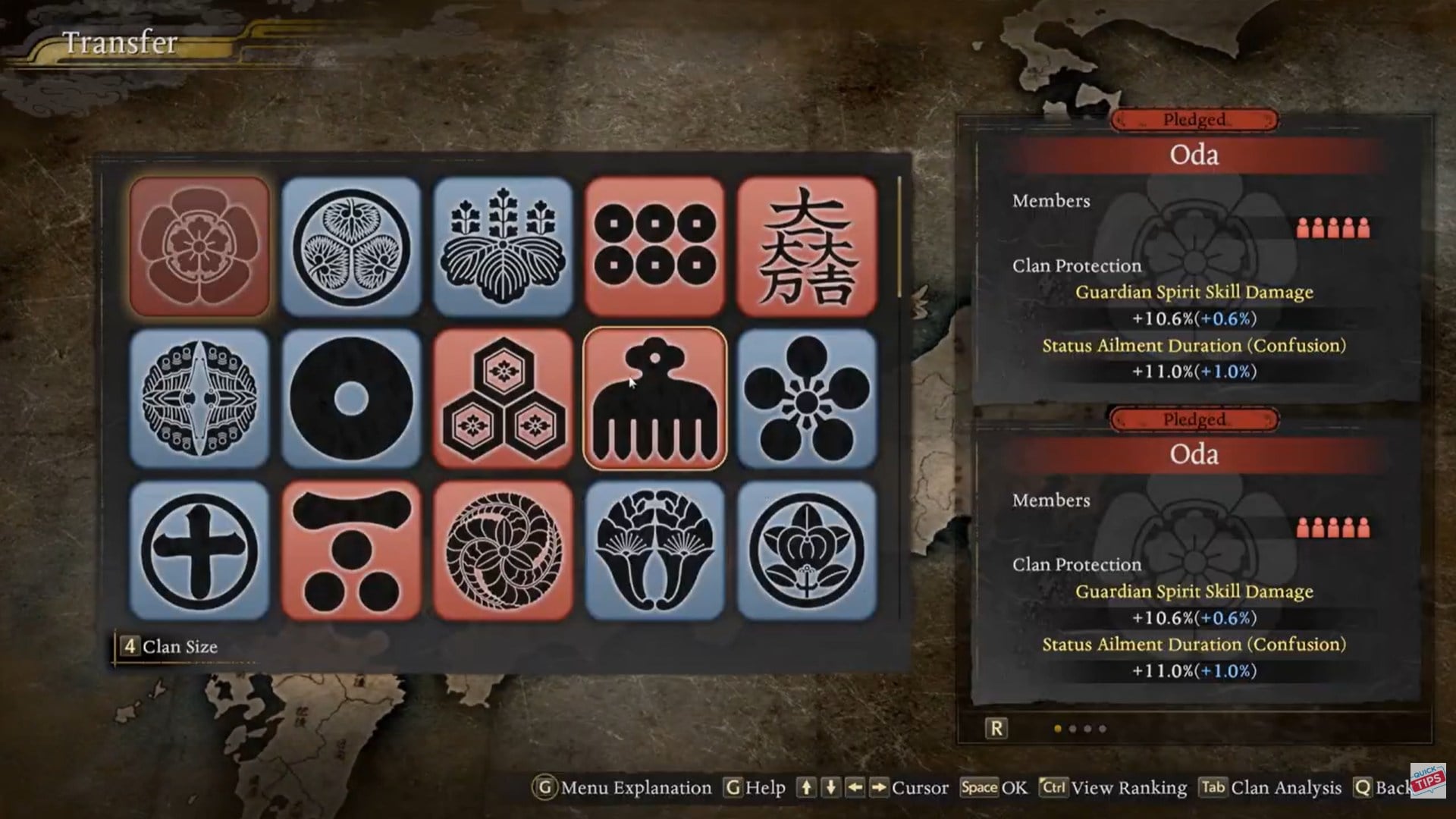Viewport: 1456px width, 819px height.
Task: Pick the plum blossom dots crest tile
Action: [806, 398]
